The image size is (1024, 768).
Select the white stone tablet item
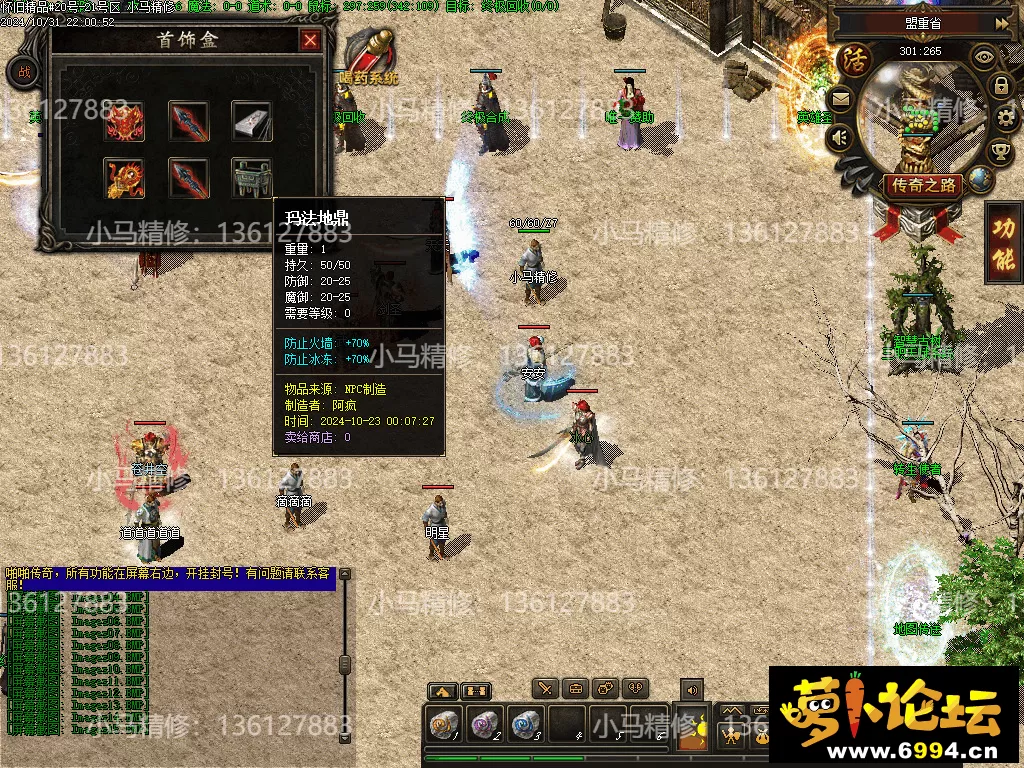pyautogui.click(x=252, y=122)
